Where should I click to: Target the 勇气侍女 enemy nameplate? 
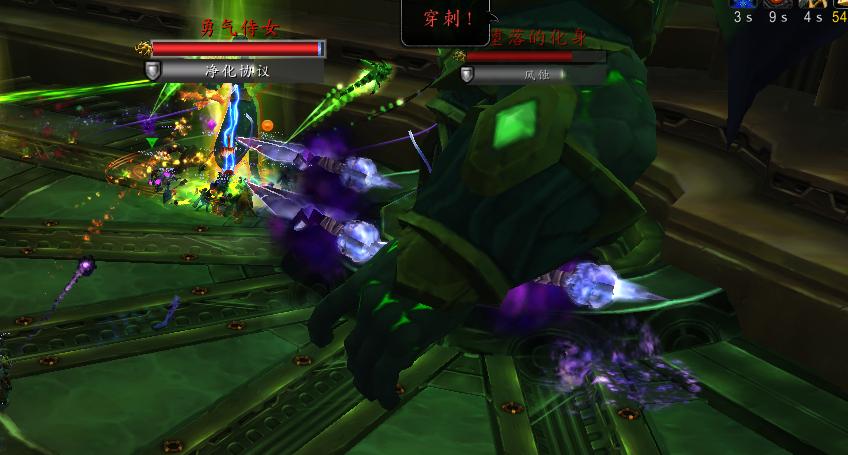click(237, 48)
